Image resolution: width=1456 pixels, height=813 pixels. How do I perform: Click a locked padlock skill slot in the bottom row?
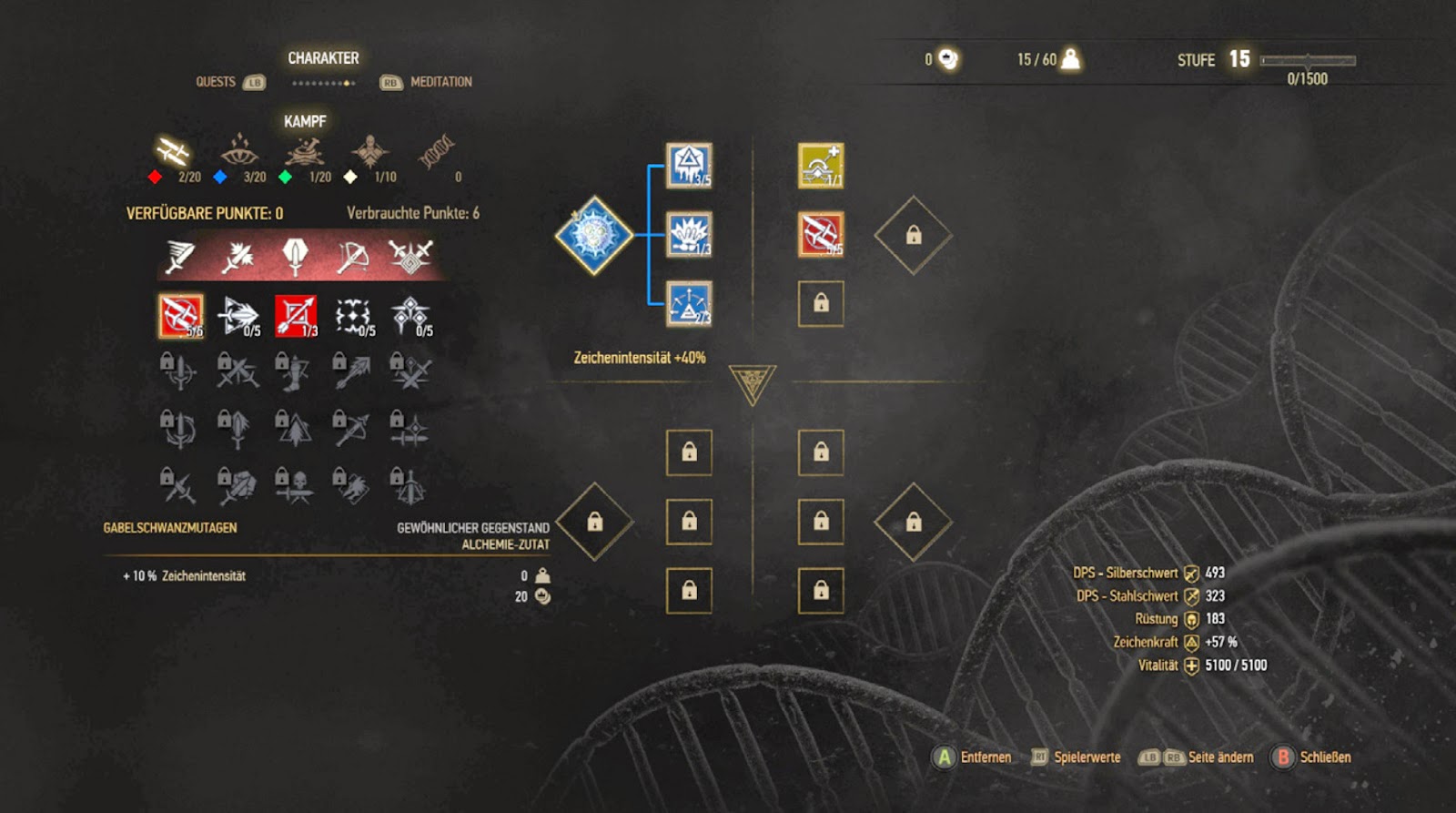689,591
